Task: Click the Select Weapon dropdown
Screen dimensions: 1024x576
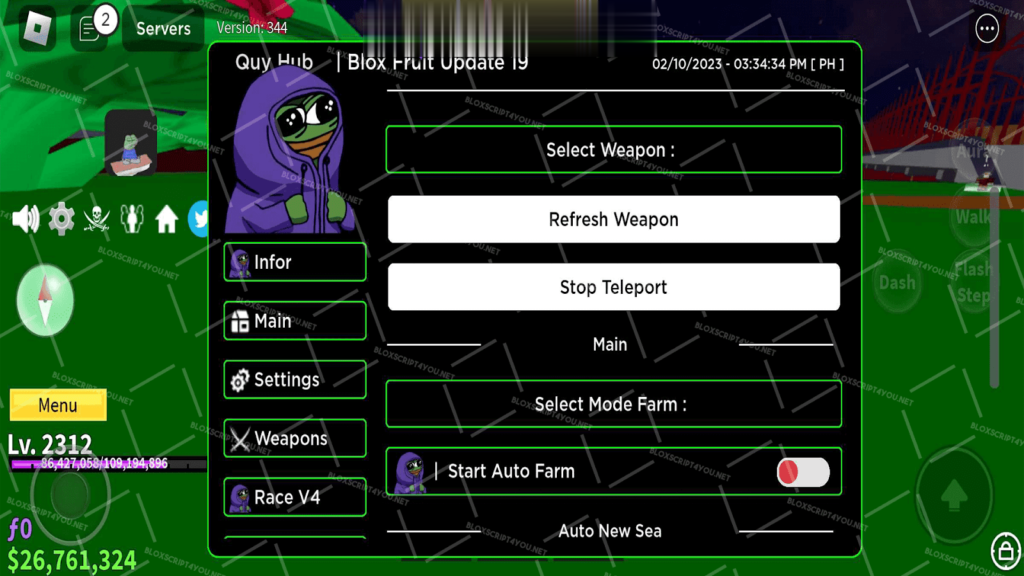Action: [x=613, y=150]
